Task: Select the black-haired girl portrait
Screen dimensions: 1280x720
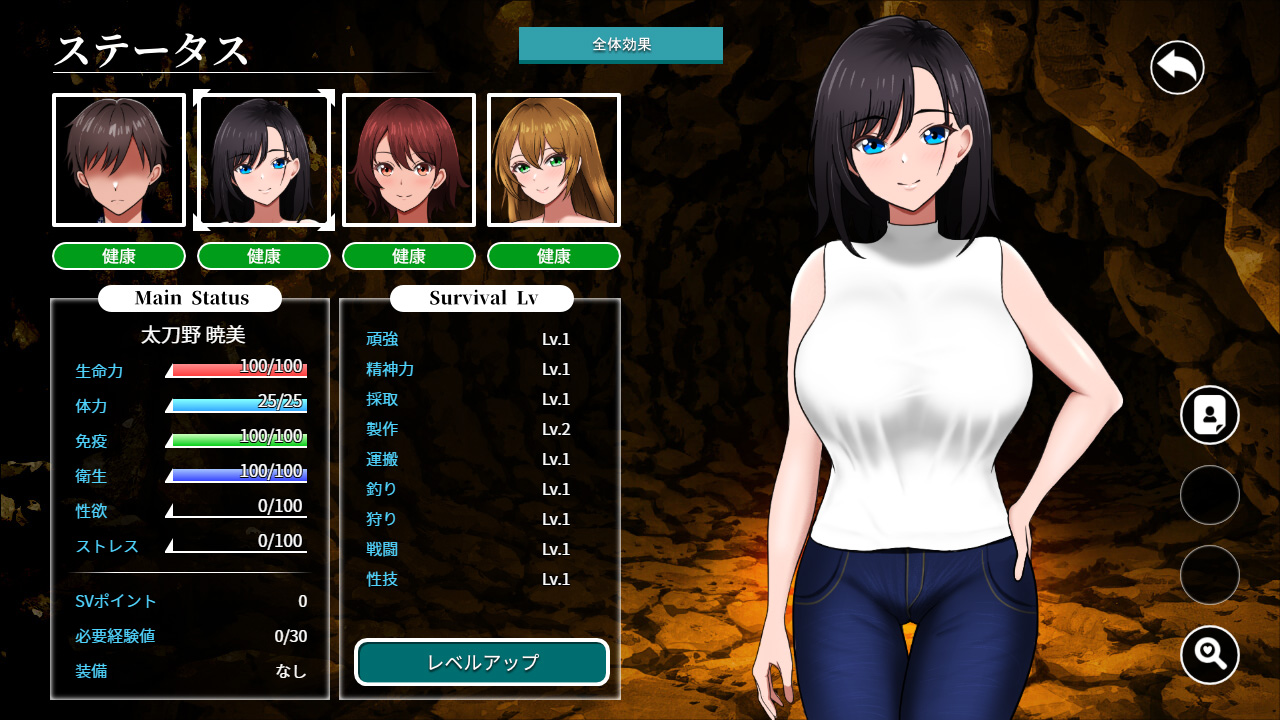Action: pos(264,160)
